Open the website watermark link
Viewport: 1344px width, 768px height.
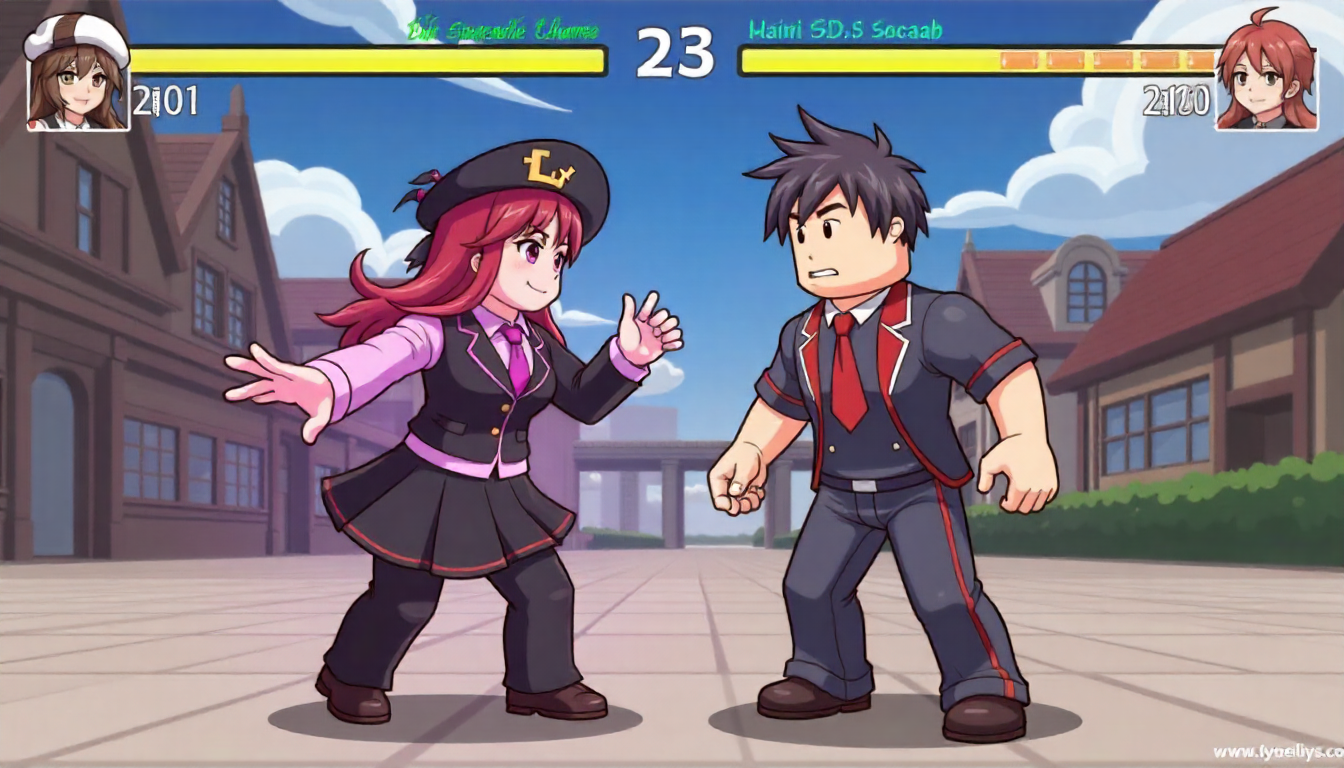(x=1277, y=750)
